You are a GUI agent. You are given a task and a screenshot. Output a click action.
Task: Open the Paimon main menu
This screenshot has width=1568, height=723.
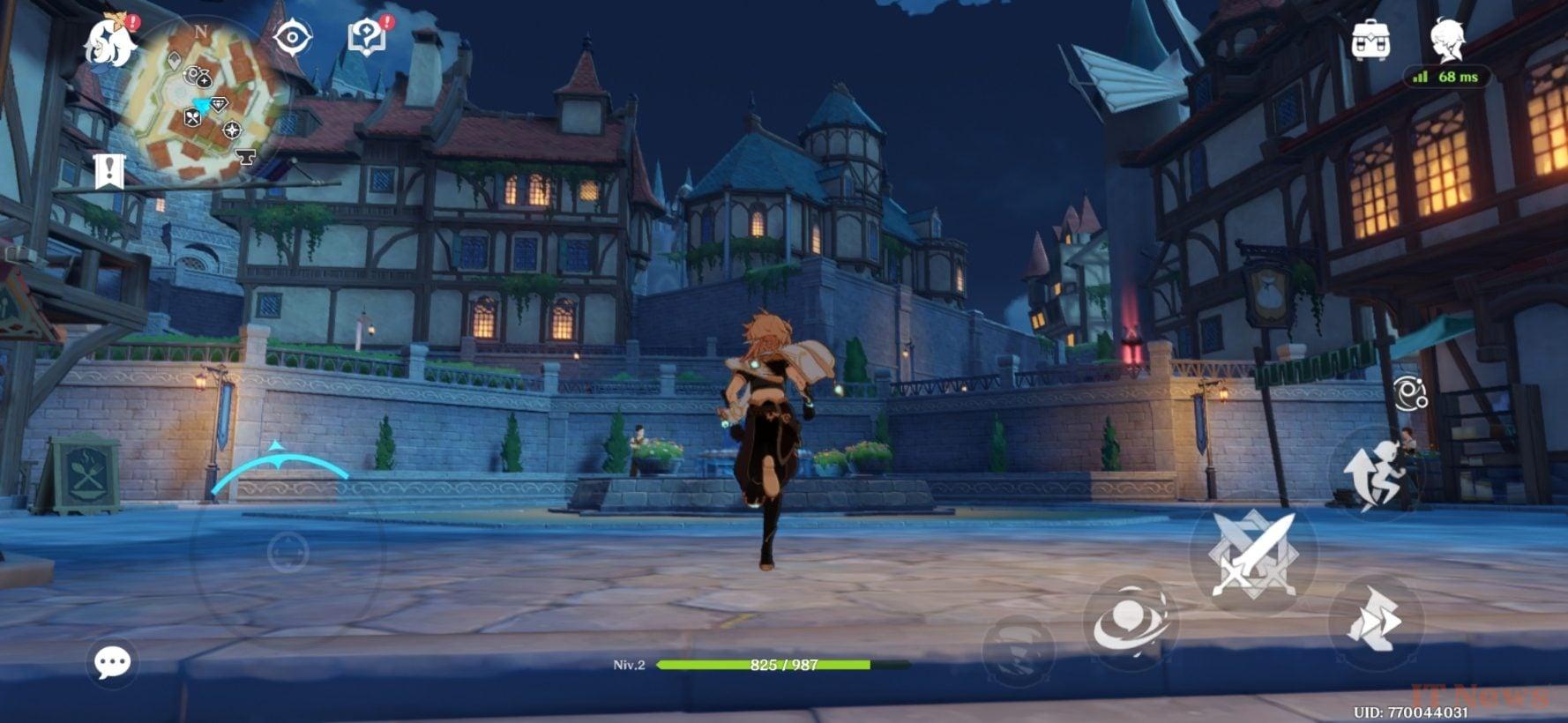tap(110, 44)
